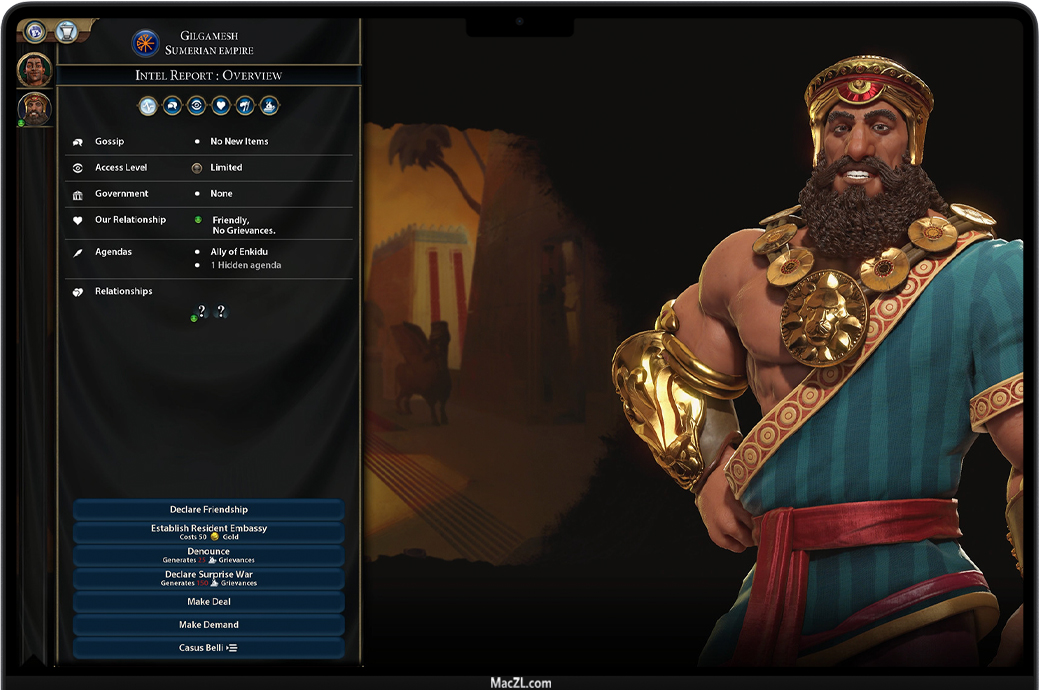Select Establish Resident Embassy
Viewport: 1040px width, 690px height.
pos(209,532)
